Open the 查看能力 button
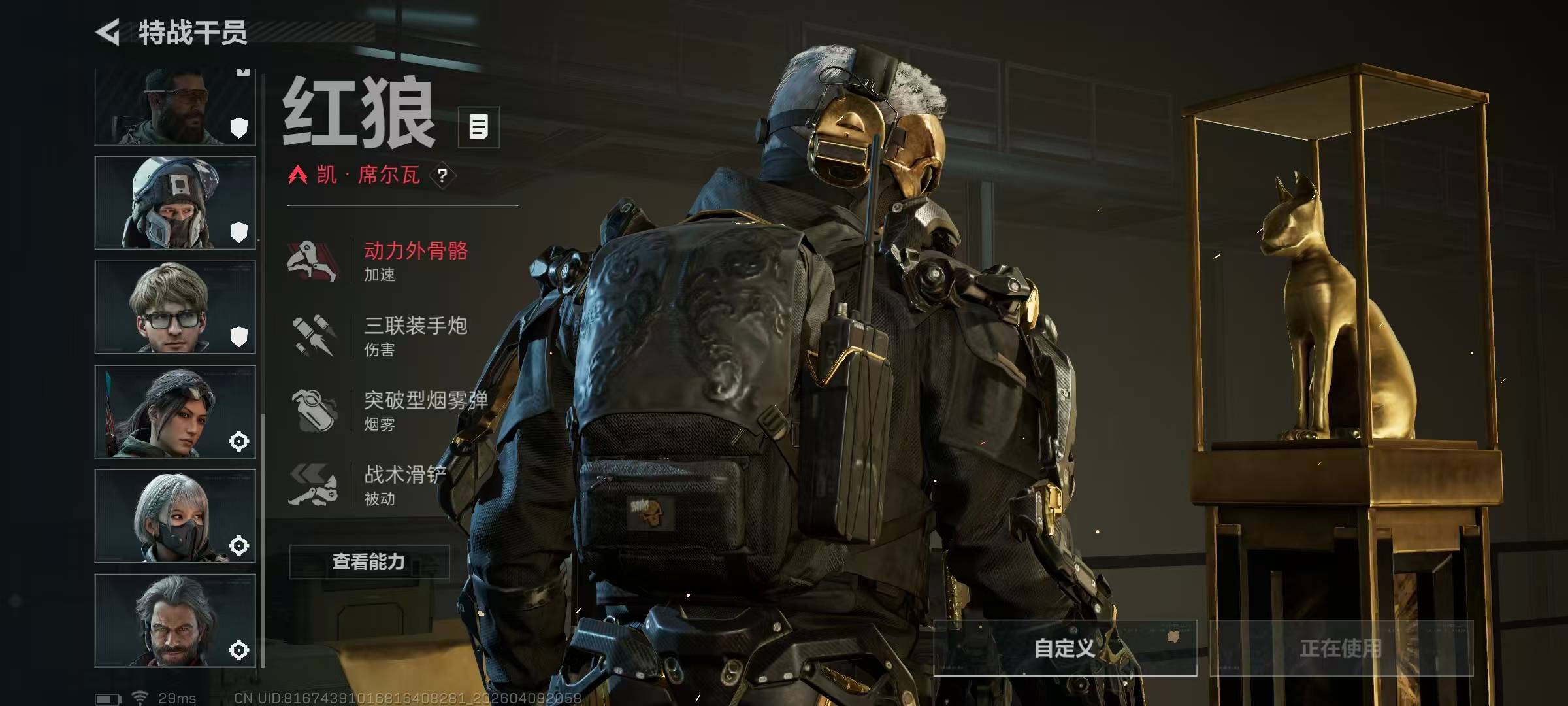The height and width of the screenshot is (706, 1568). point(369,562)
